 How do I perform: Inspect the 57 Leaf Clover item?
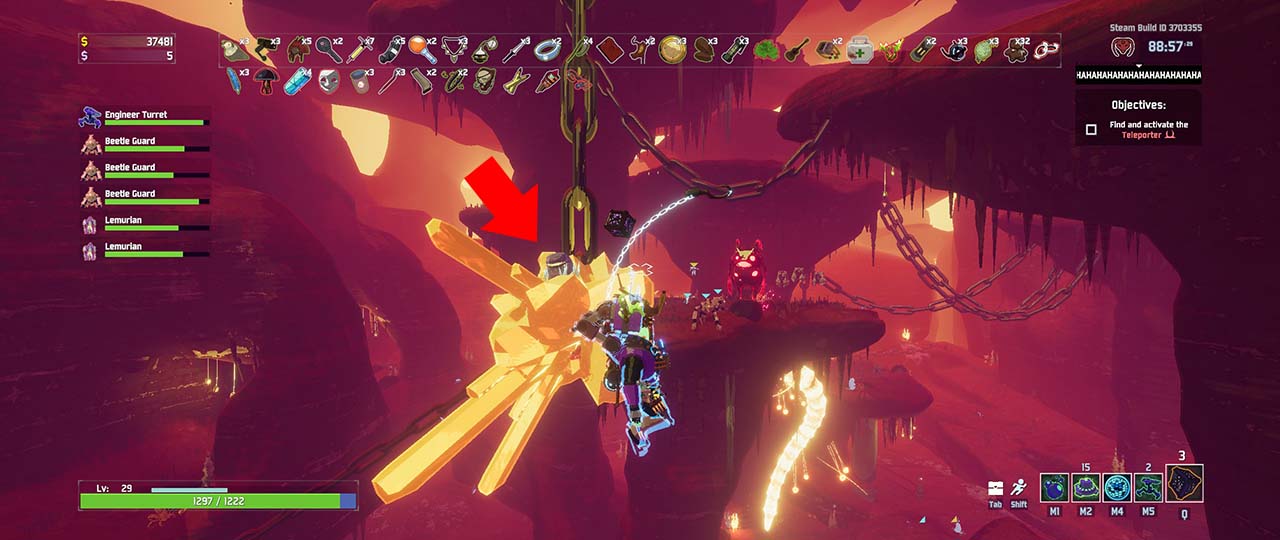pos(766,49)
